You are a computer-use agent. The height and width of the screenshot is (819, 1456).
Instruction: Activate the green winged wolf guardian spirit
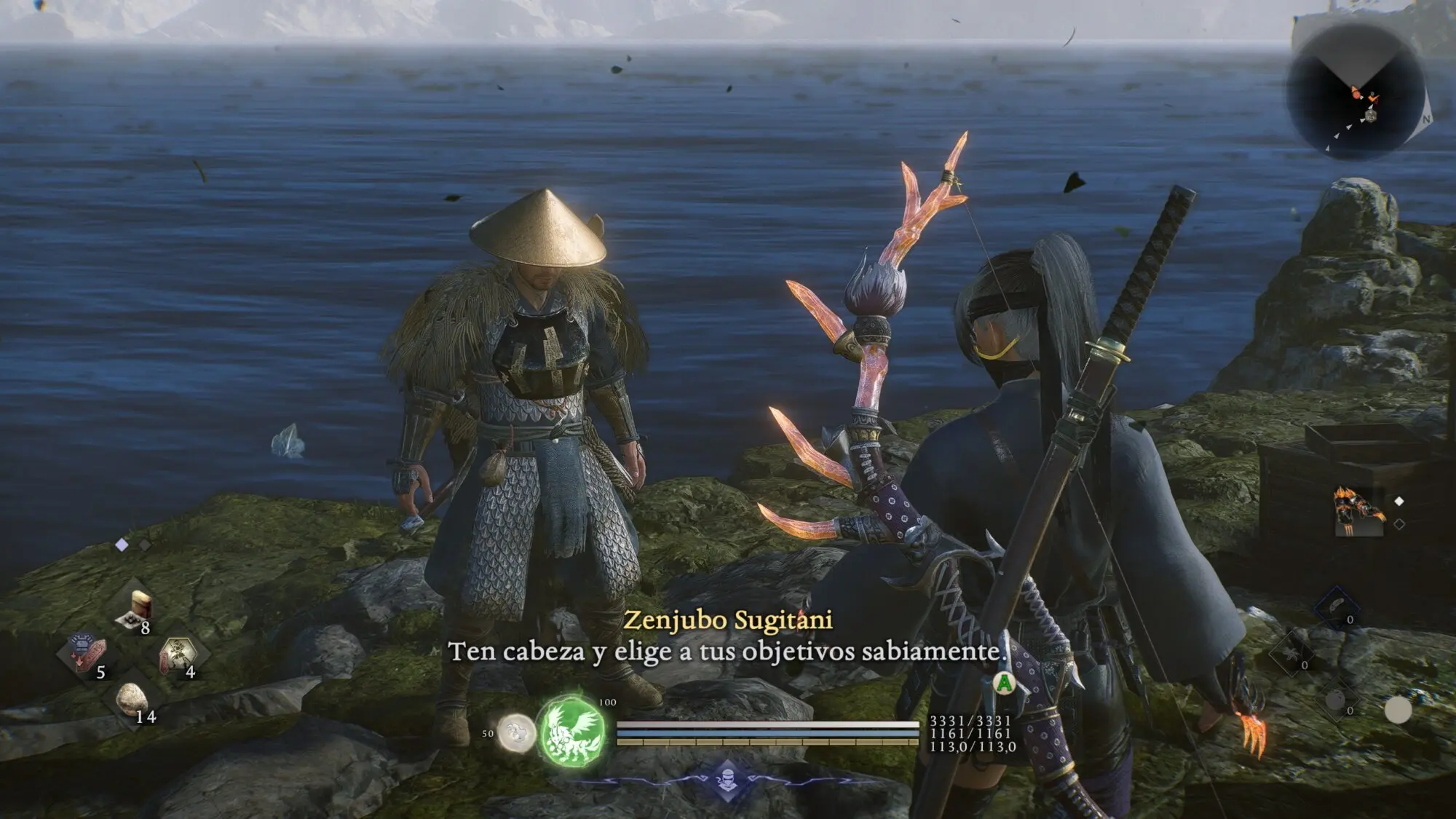coord(572,730)
